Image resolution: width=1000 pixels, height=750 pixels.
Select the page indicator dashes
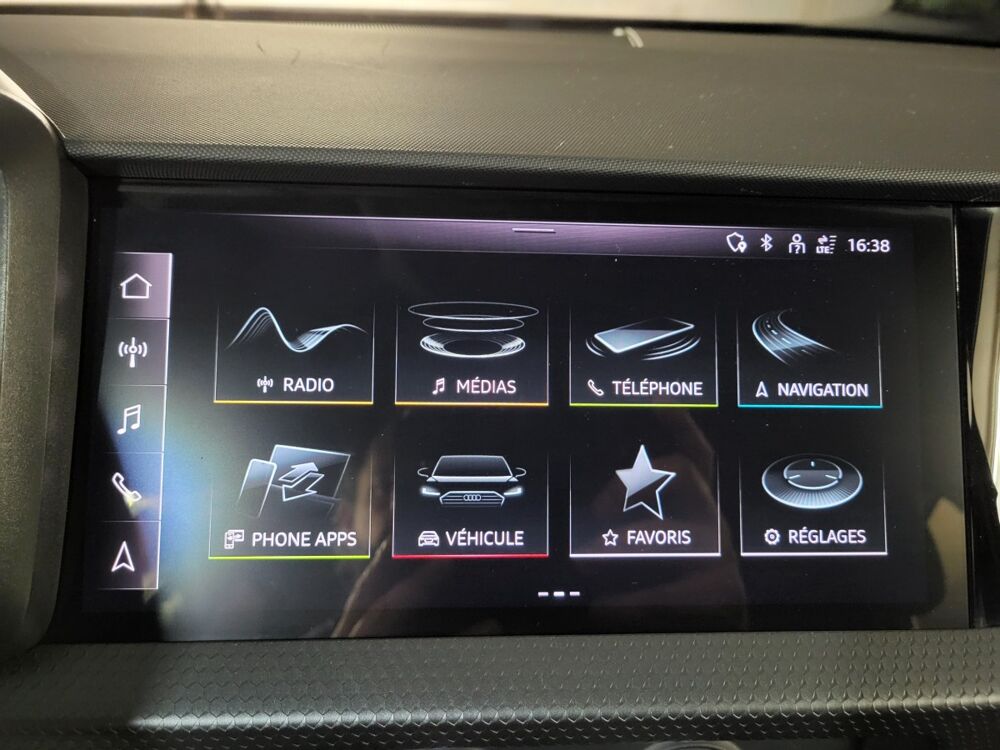pyautogui.click(x=559, y=594)
